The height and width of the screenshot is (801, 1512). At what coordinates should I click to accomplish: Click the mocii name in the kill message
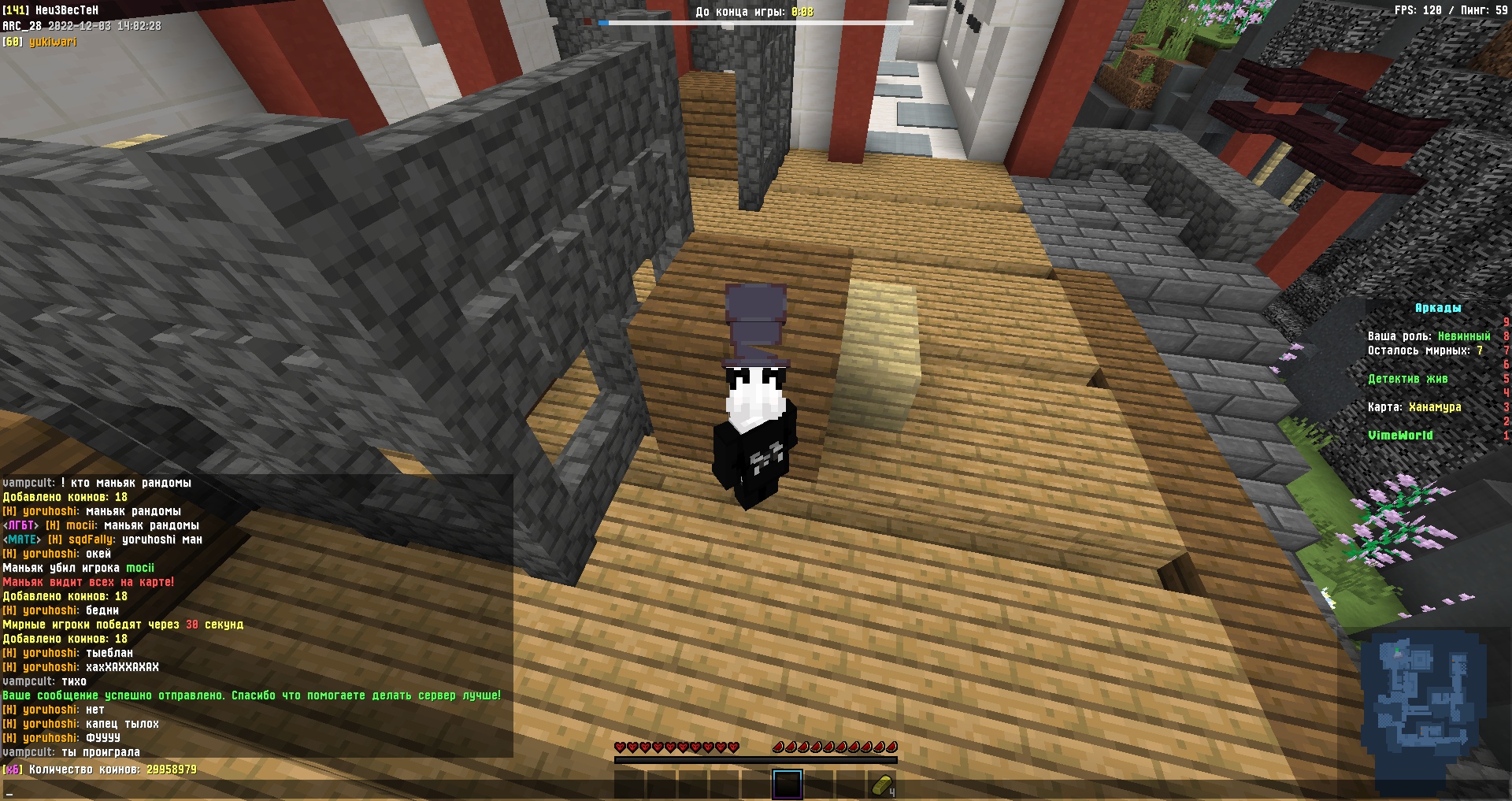tap(139, 568)
